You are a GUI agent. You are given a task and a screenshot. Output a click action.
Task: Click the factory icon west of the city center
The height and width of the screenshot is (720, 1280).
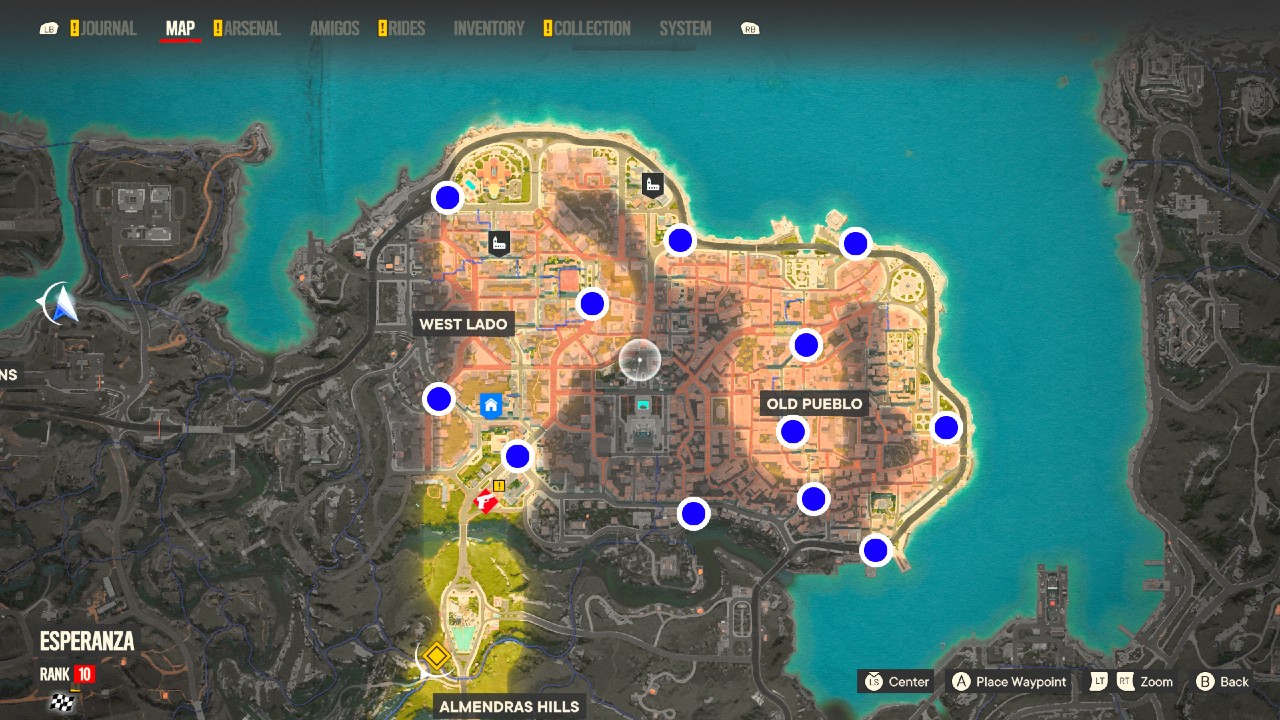tap(497, 240)
